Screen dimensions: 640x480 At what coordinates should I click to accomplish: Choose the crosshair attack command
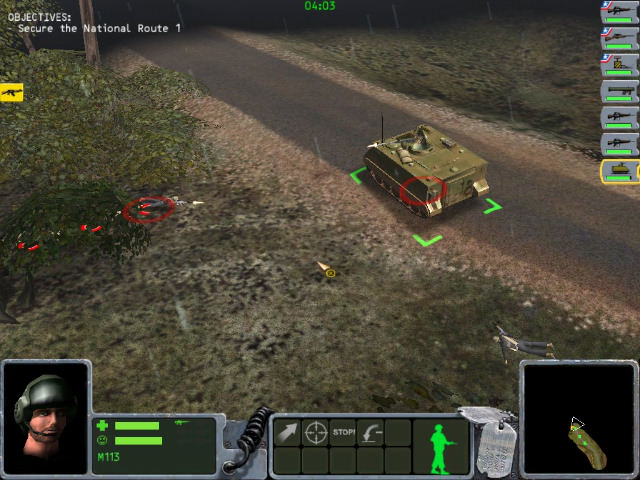(315, 433)
